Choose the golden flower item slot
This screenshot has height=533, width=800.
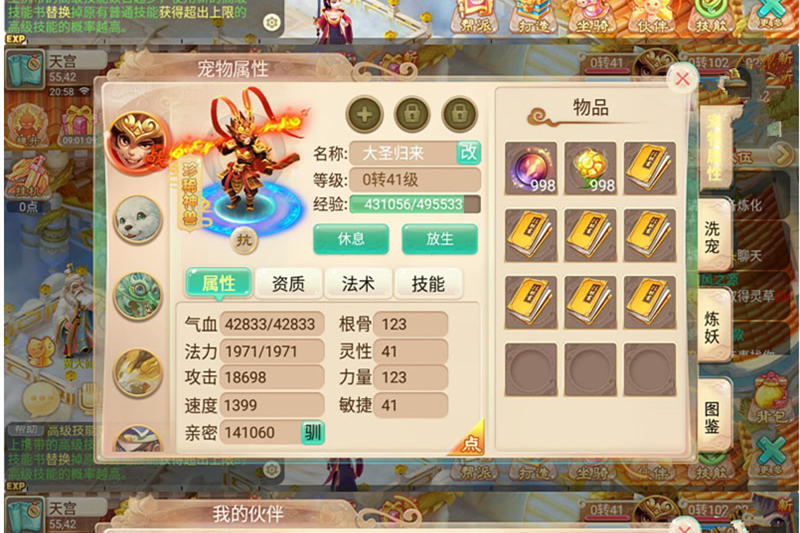click(x=590, y=168)
